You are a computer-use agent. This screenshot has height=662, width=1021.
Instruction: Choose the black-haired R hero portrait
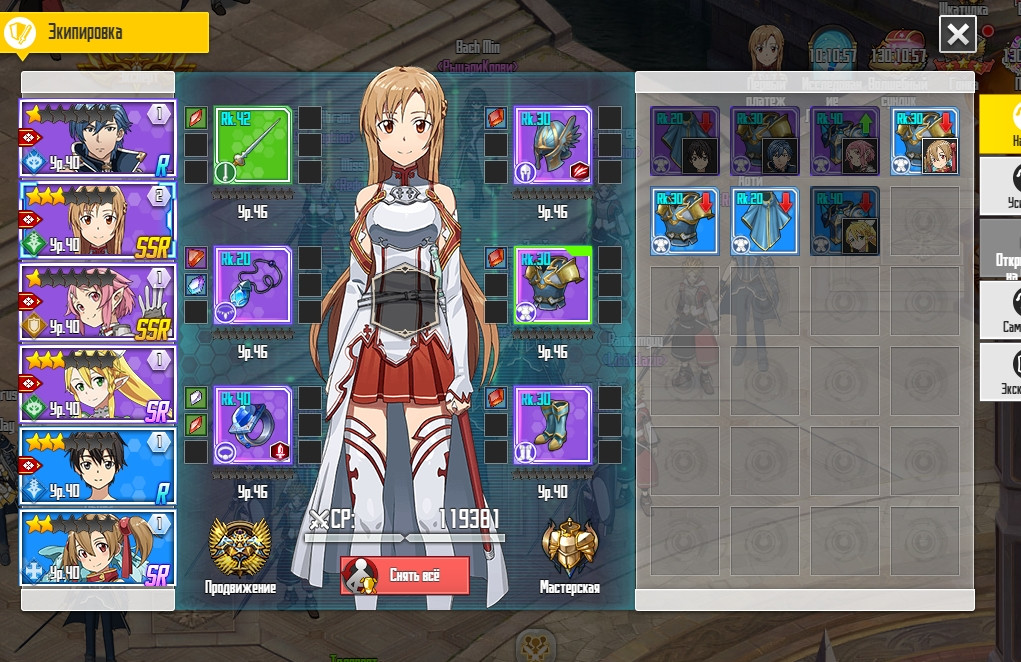pyautogui.click(x=98, y=465)
